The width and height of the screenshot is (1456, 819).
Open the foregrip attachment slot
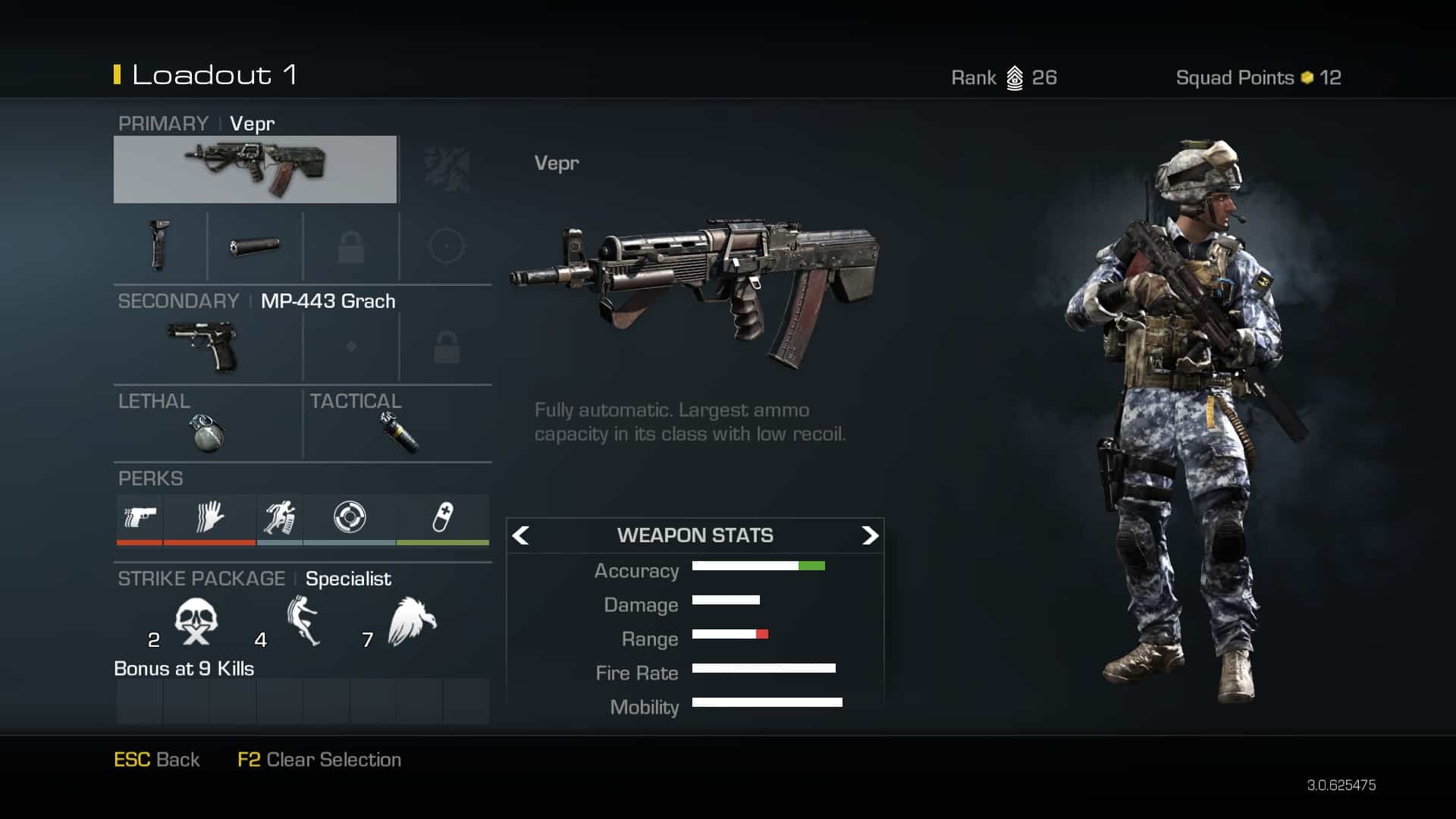click(x=159, y=246)
